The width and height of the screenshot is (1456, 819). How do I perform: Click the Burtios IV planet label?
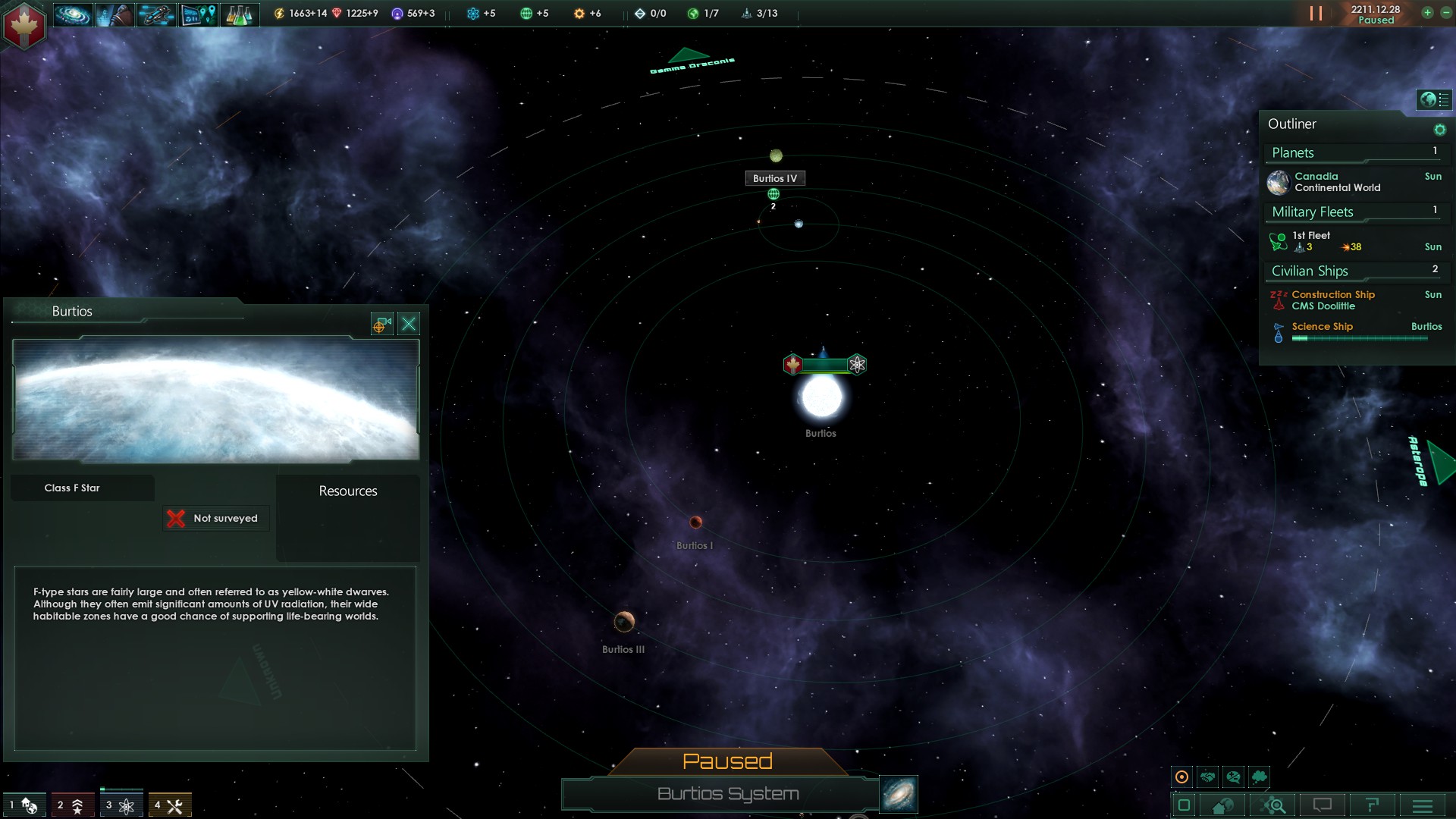pos(774,178)
